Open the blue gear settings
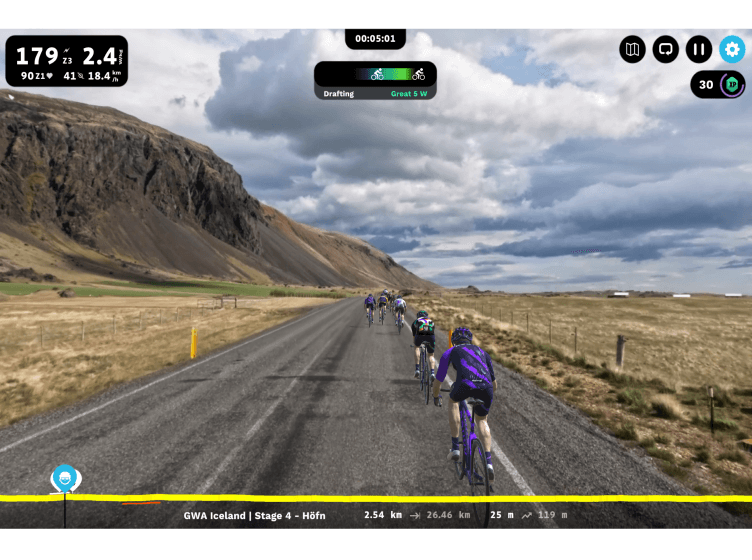The image size is (752, 560). 732,49
